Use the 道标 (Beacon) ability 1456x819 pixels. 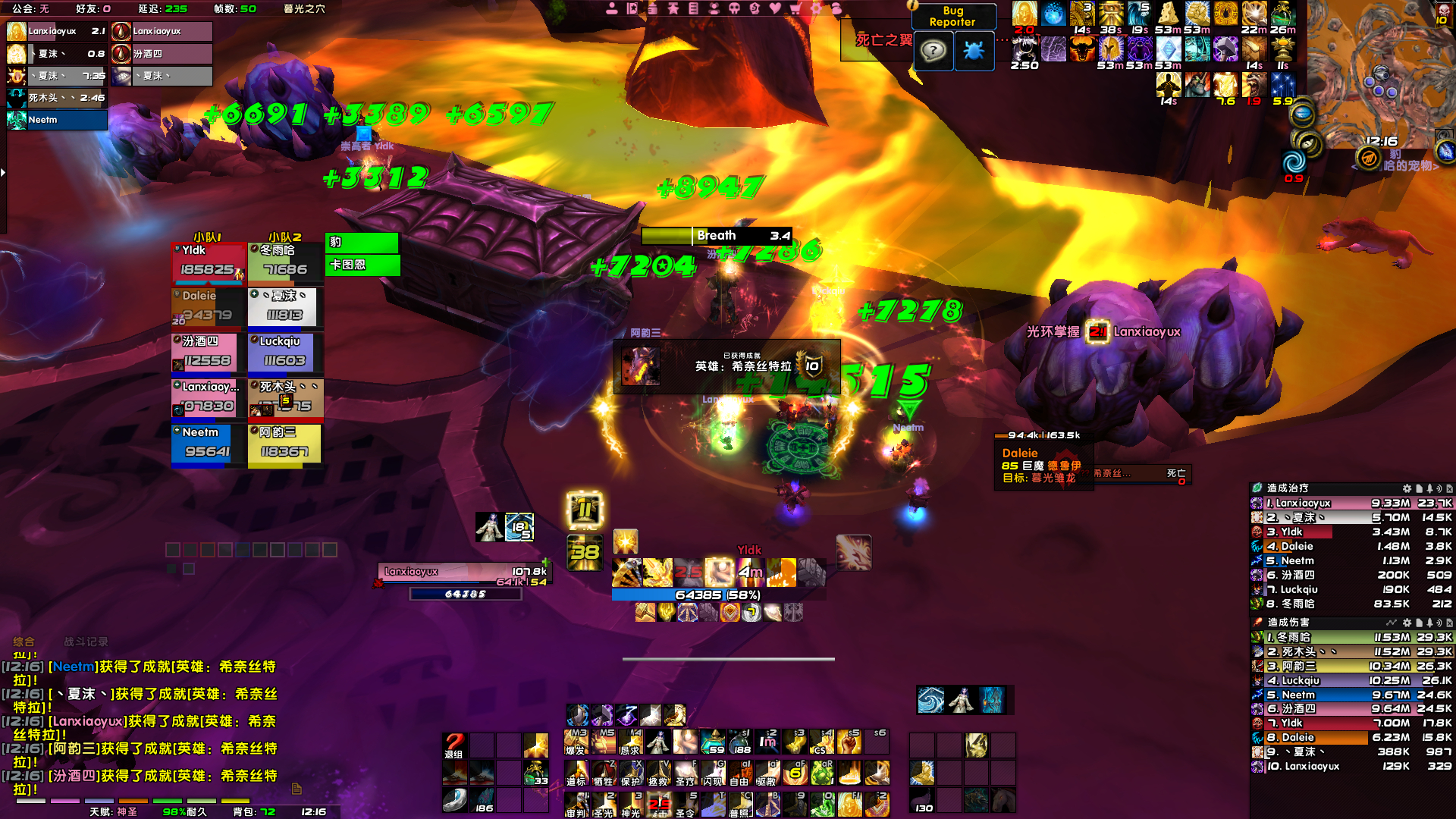pos(576,773)
